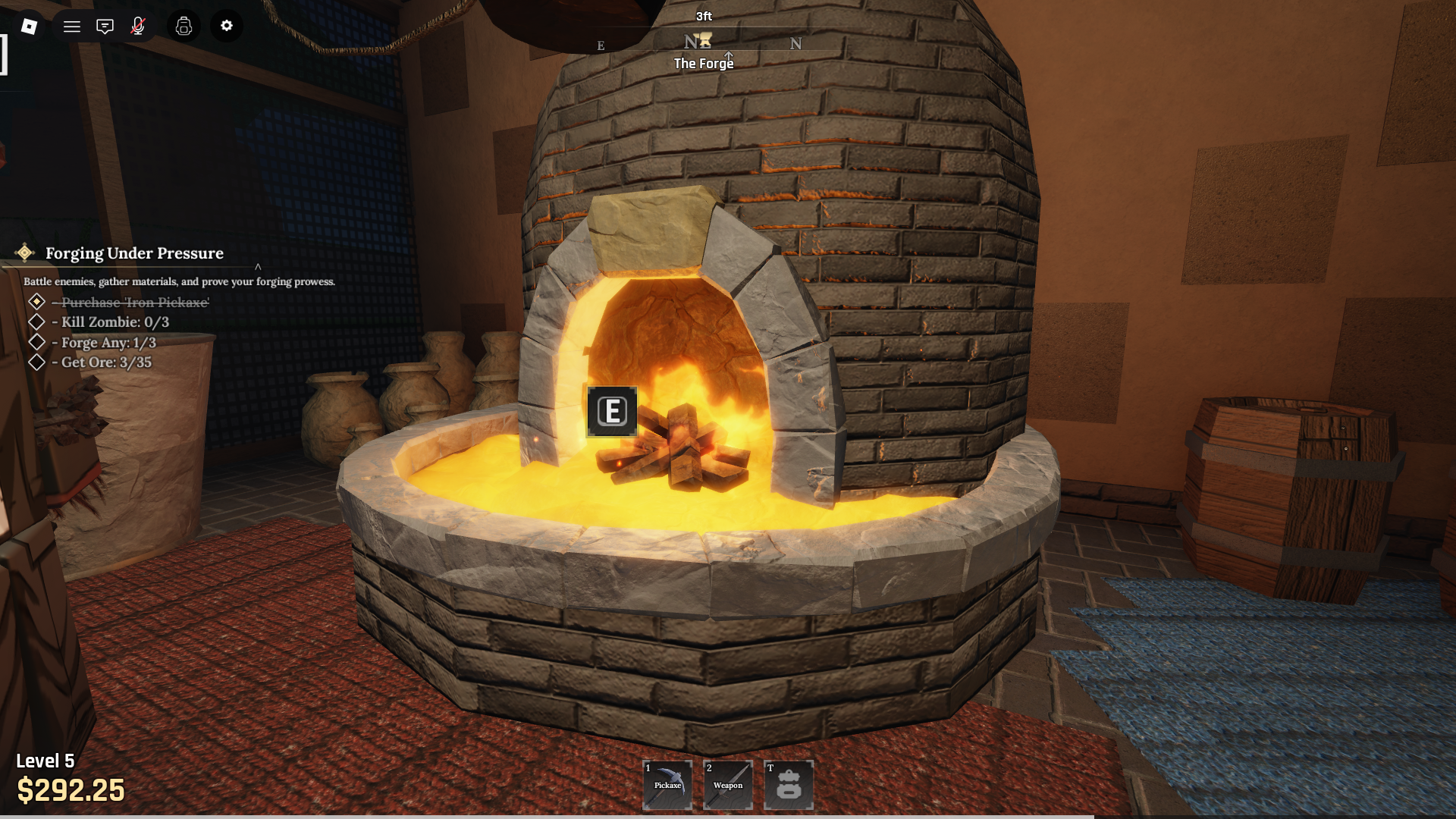Open the chat window icon
The height and width of the screenshot is (819, 1456).
tap(105, 27)
